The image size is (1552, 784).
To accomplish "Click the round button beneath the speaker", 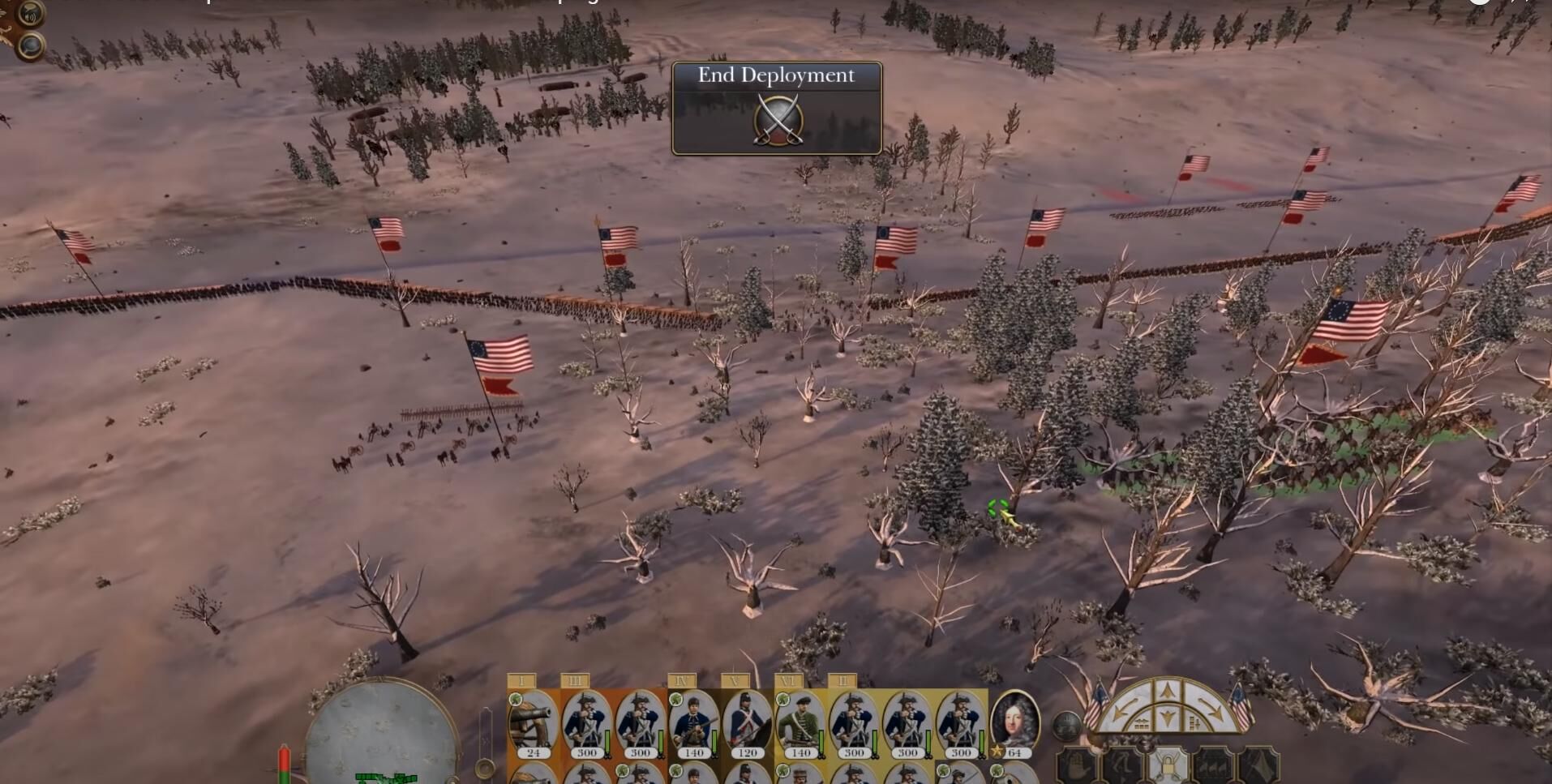I will pyautogui.click(x=30, y=45).
